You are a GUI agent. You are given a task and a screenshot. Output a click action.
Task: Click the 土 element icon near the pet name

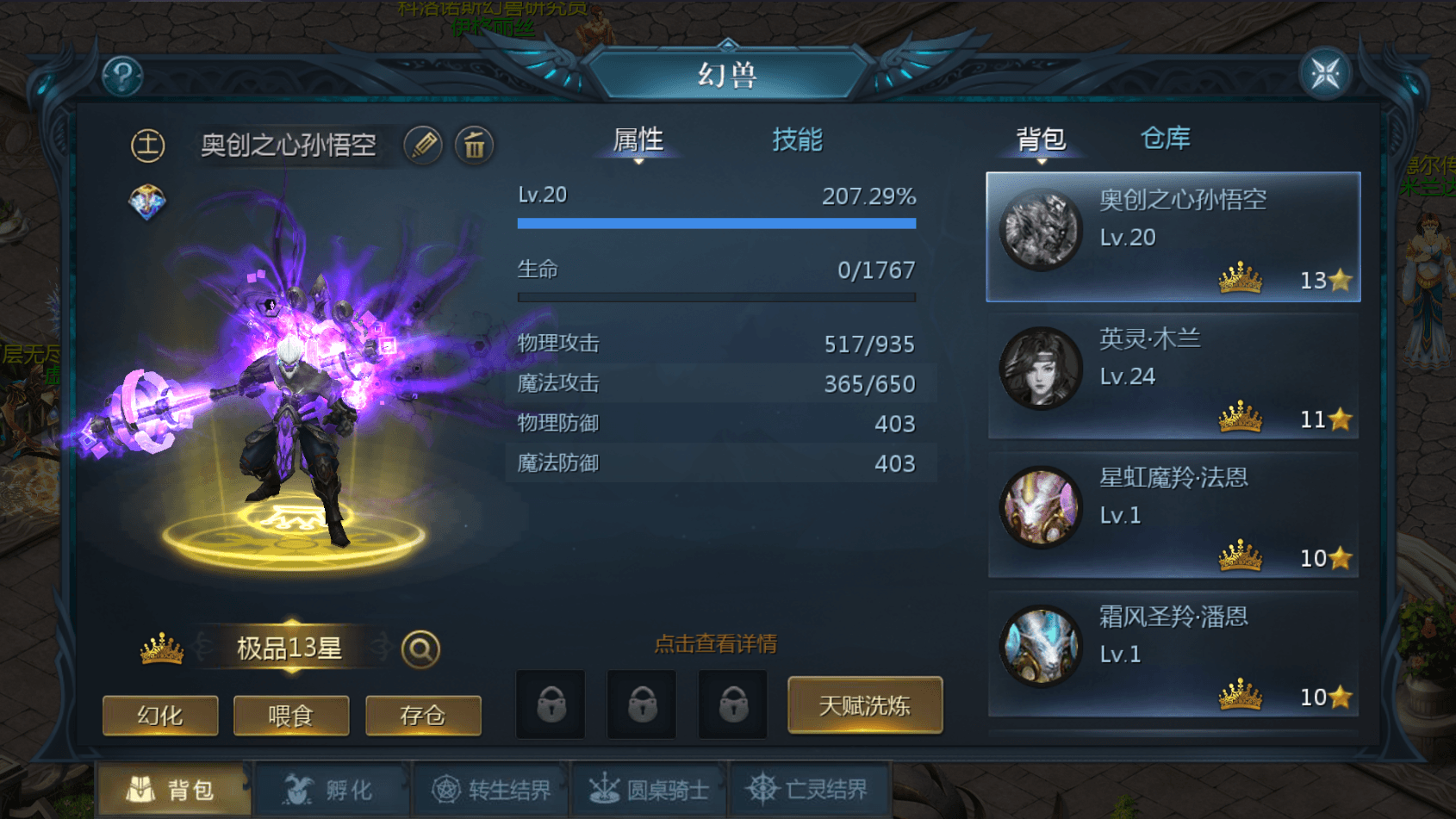click(x=147, y=146)
